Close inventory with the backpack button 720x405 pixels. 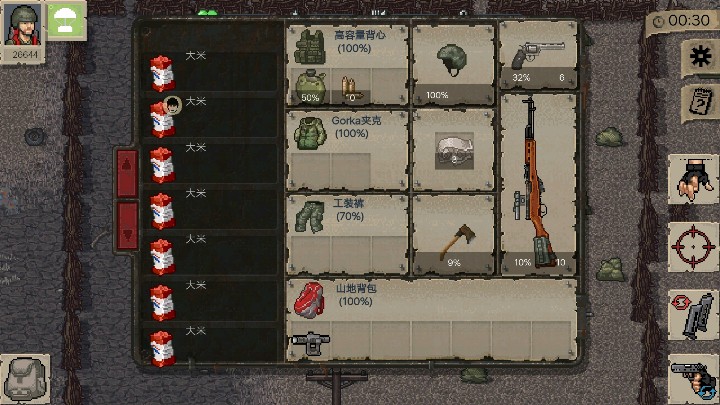coord(25,379)
